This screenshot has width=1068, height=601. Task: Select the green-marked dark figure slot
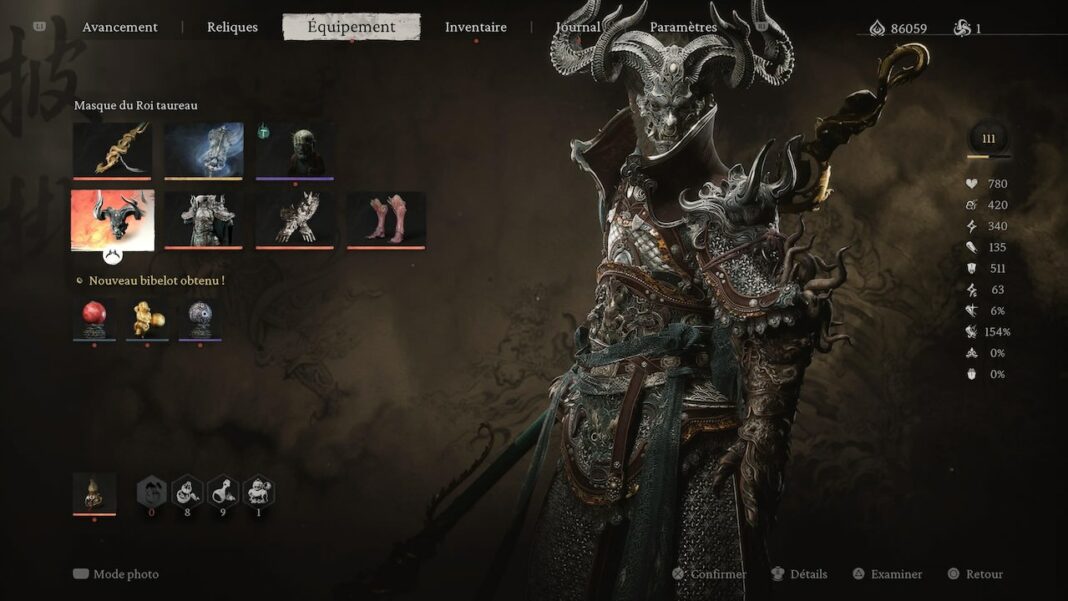[x=295, y=150]
